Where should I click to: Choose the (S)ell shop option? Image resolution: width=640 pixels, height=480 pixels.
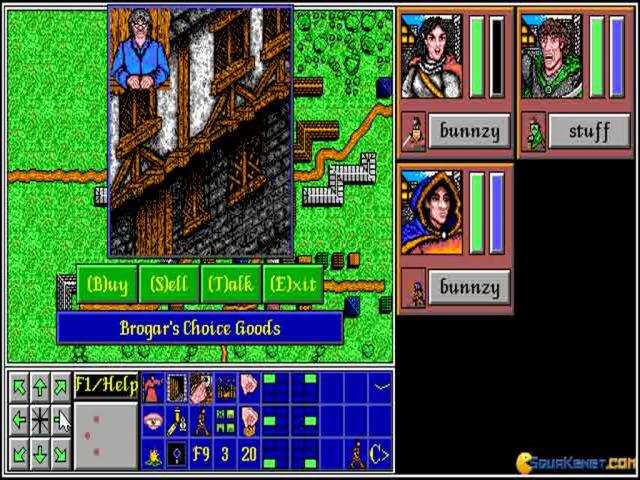[169, 285]
